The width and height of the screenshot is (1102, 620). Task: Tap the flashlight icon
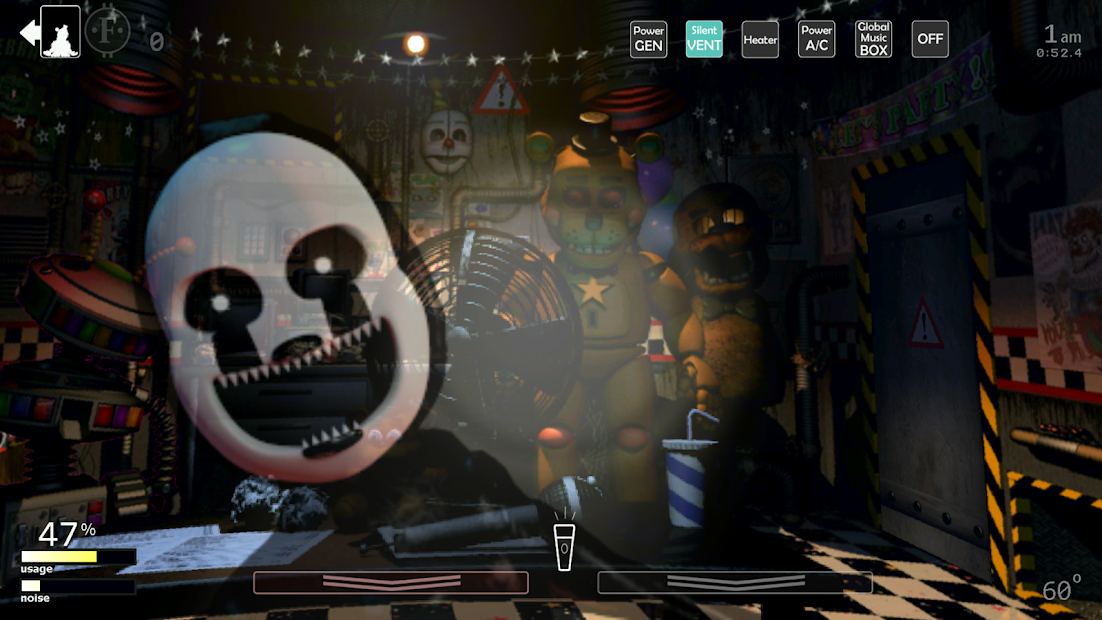(565, 547)
